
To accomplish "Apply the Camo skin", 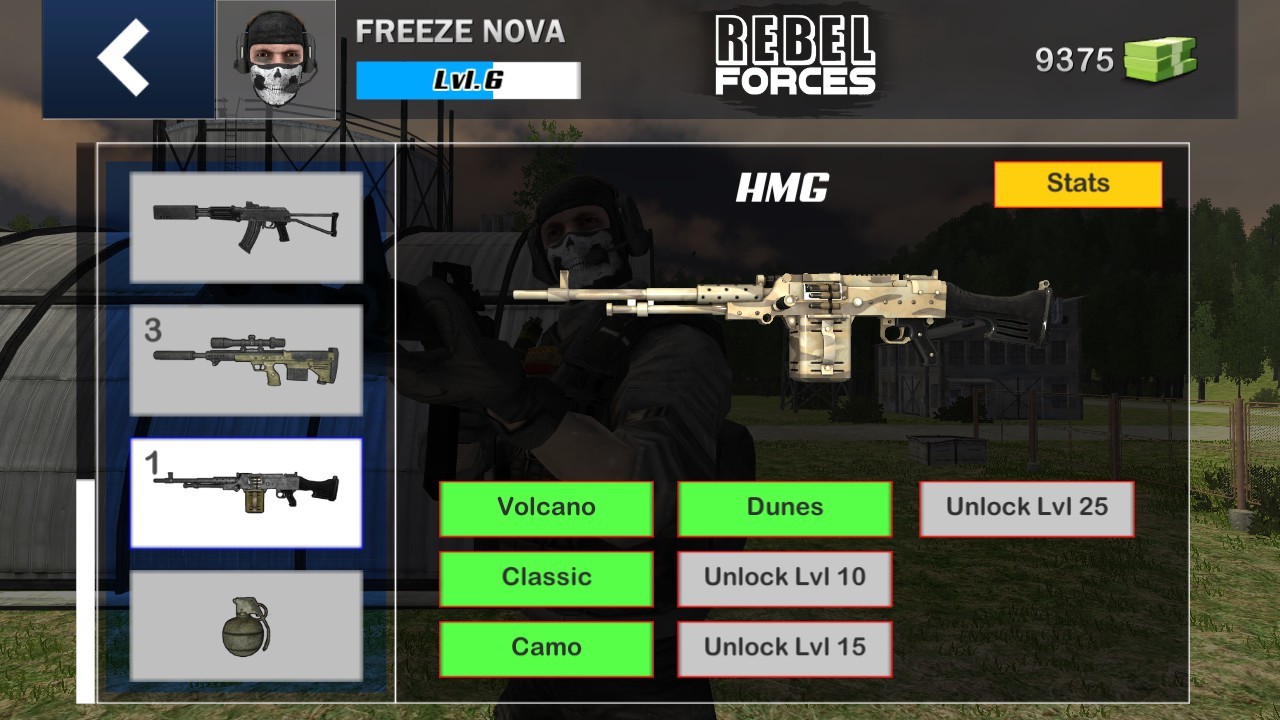I will [547, 647].
